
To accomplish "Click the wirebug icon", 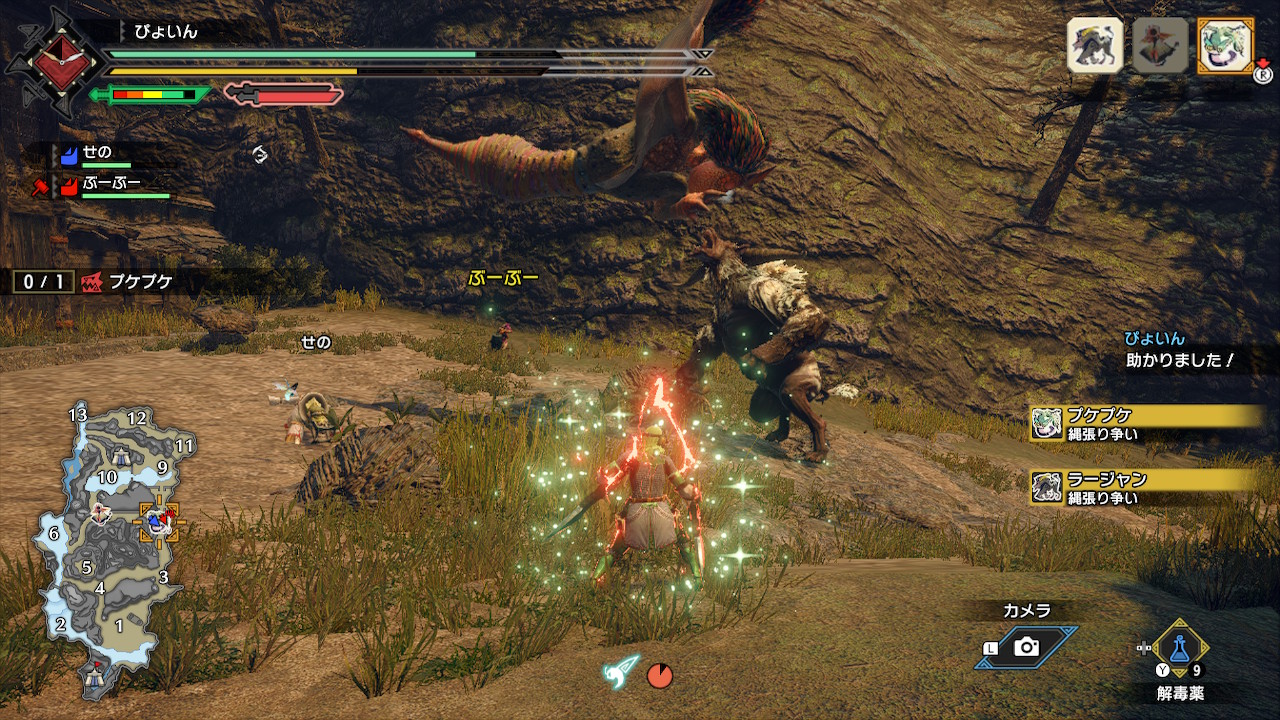I will click(622, 672).
